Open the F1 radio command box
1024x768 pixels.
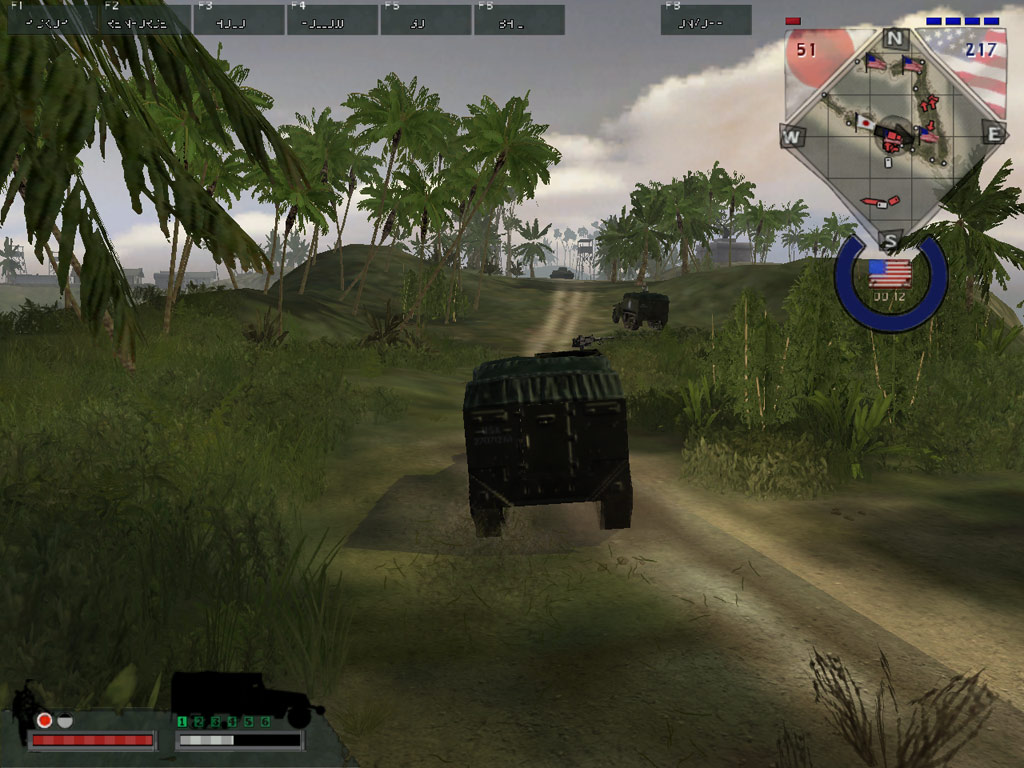[x=50, y=19]
